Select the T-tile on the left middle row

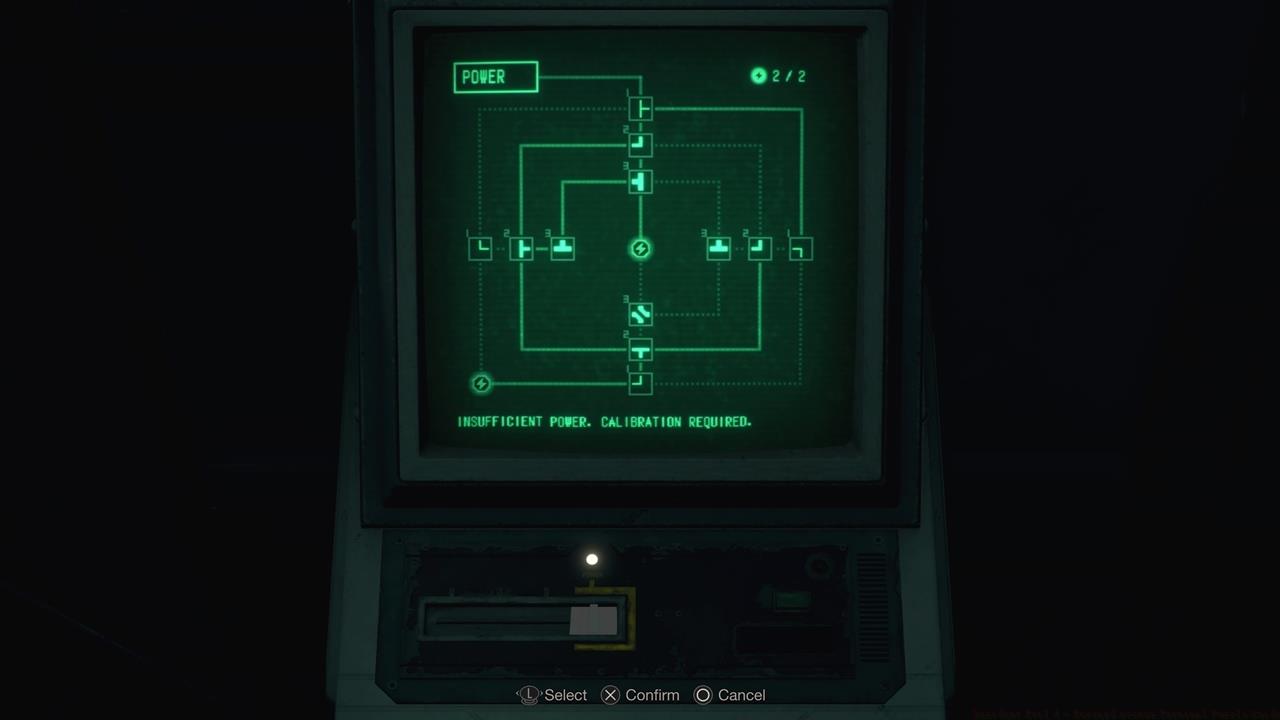[521, 248]
